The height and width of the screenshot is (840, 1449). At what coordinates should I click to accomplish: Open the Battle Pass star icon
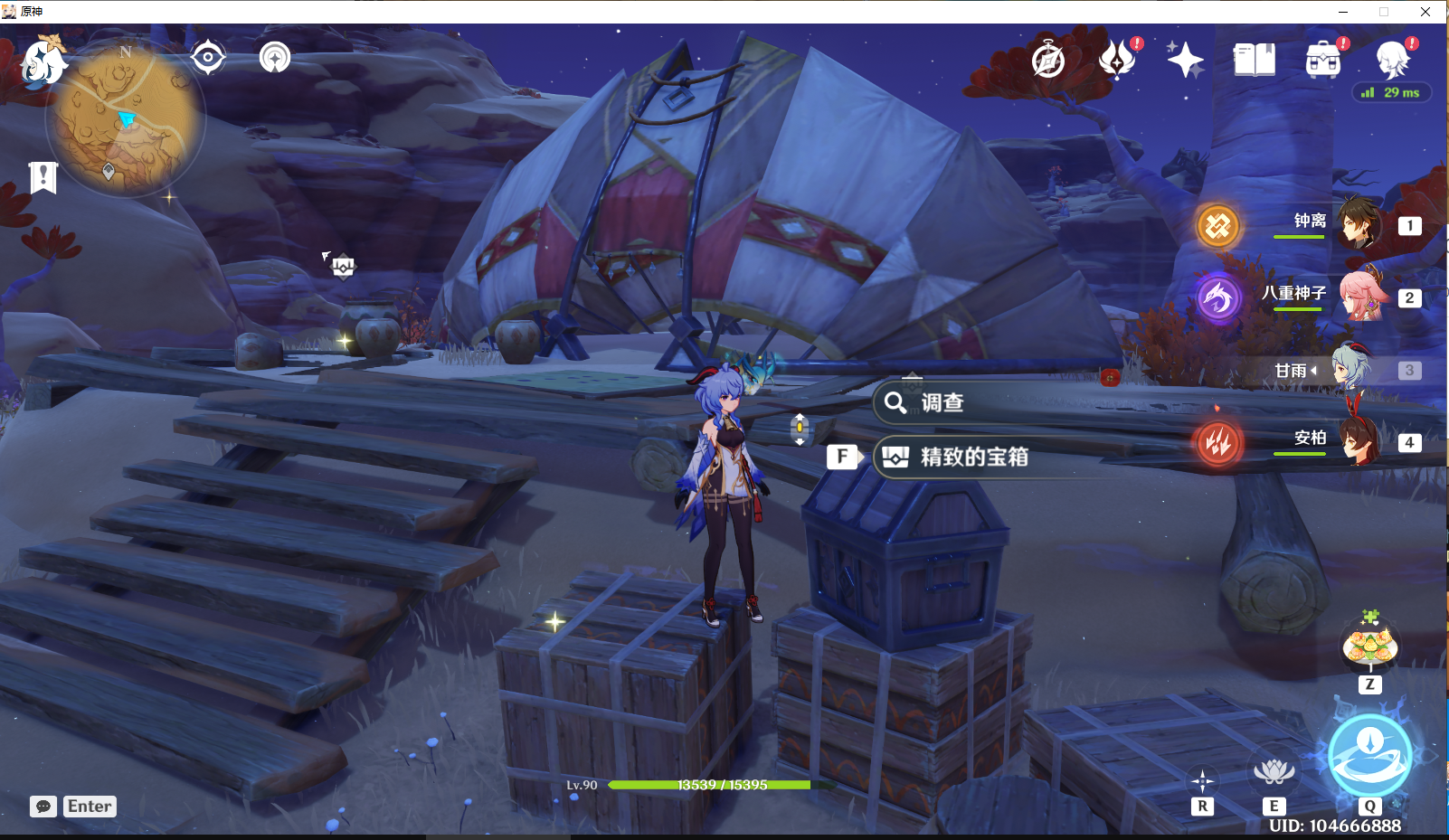point(1185,58)
